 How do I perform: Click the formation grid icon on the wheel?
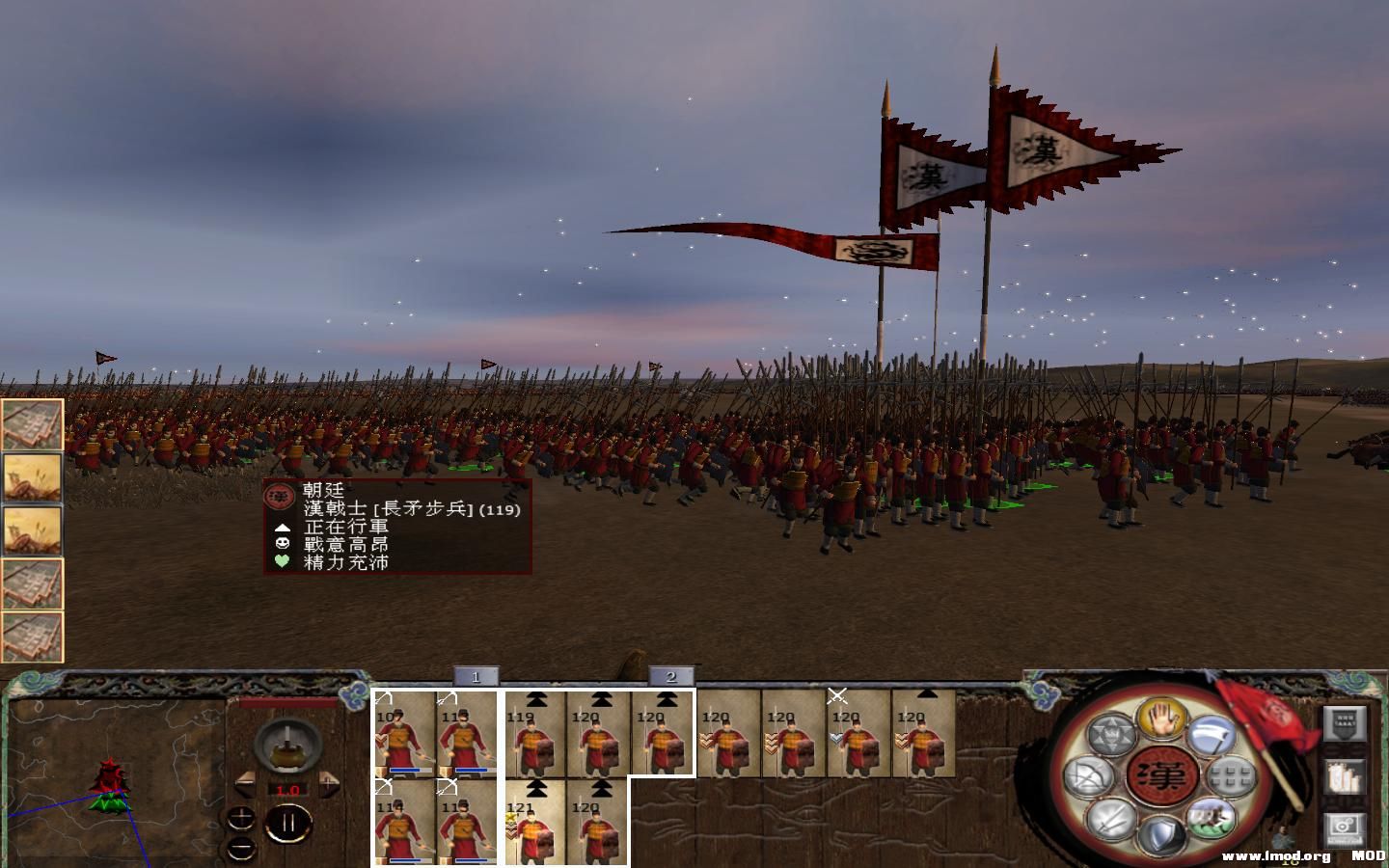(1229, 776)
